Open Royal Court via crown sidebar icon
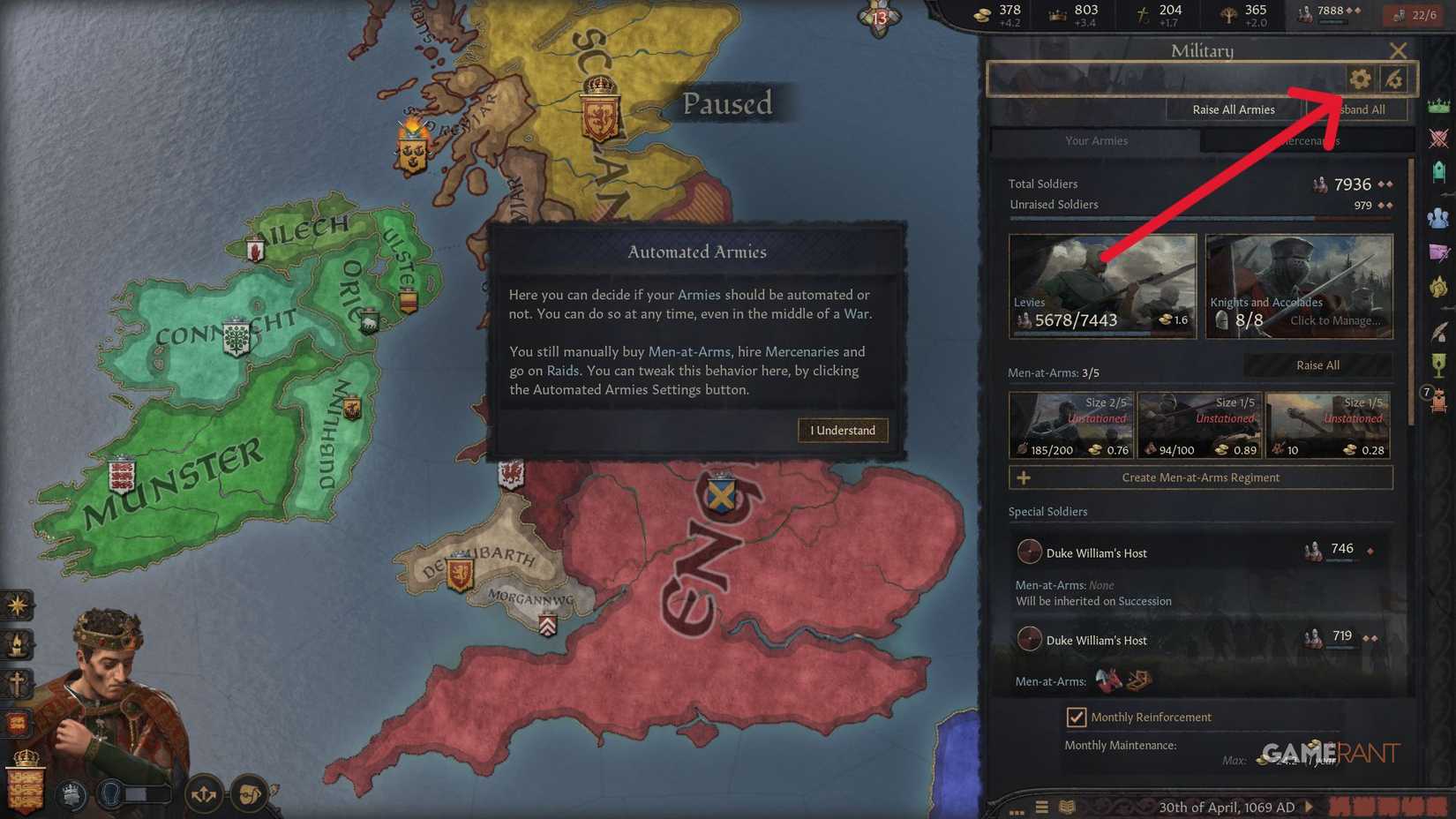This screenshot has width=1456, height=819. (1439, 106)
